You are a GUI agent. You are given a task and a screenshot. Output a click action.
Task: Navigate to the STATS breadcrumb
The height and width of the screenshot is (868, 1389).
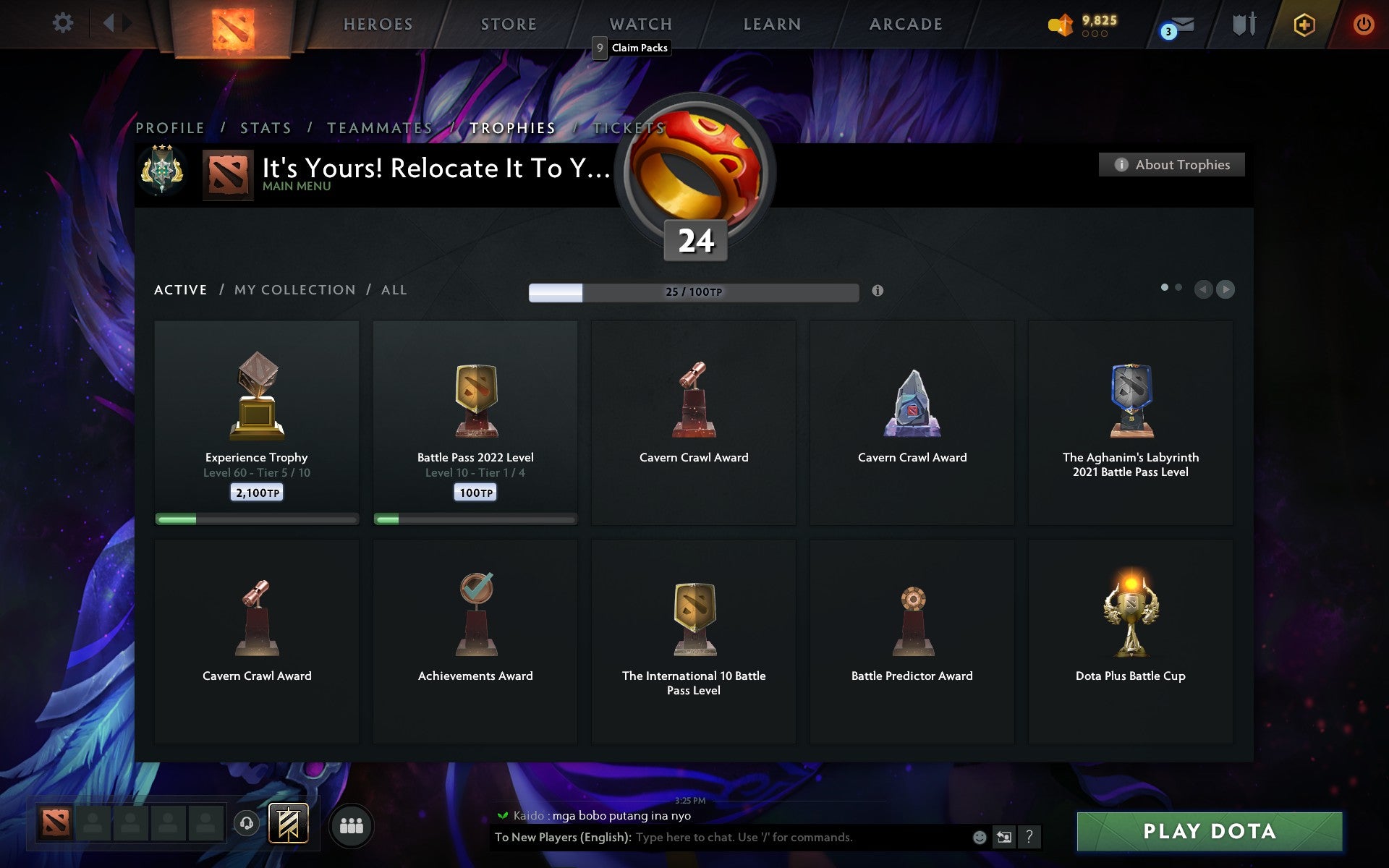(x=265, y=127)
